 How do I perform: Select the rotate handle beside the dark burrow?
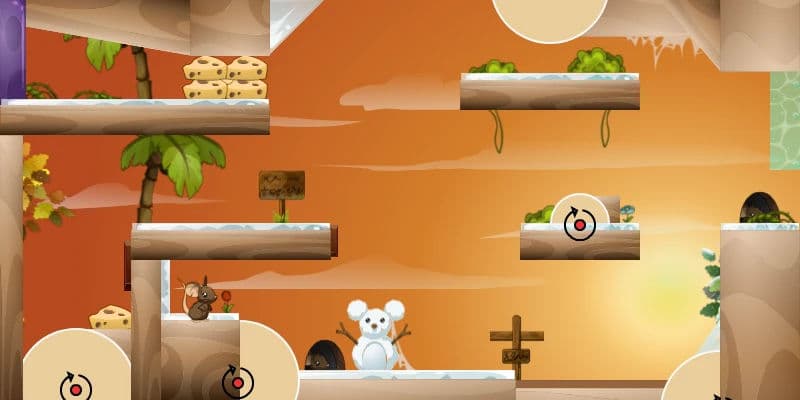coord(237,381)
